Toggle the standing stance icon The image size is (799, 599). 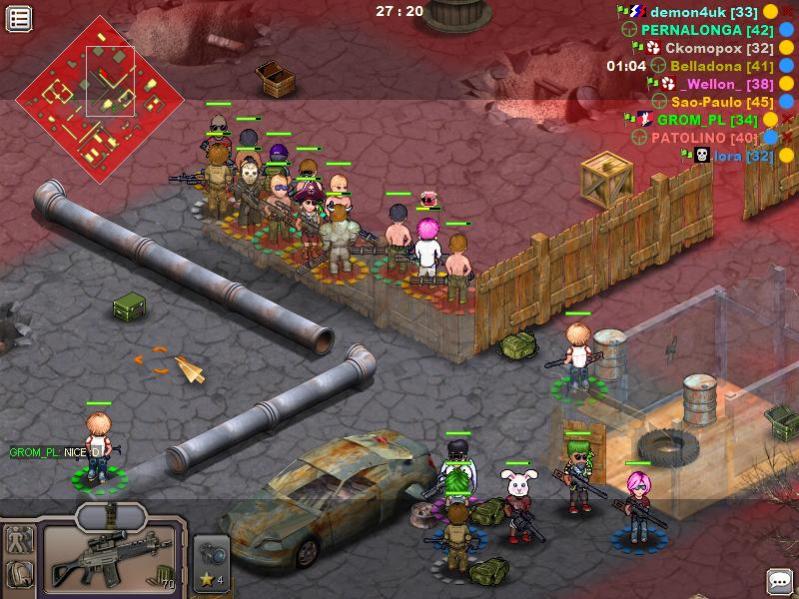20,541
